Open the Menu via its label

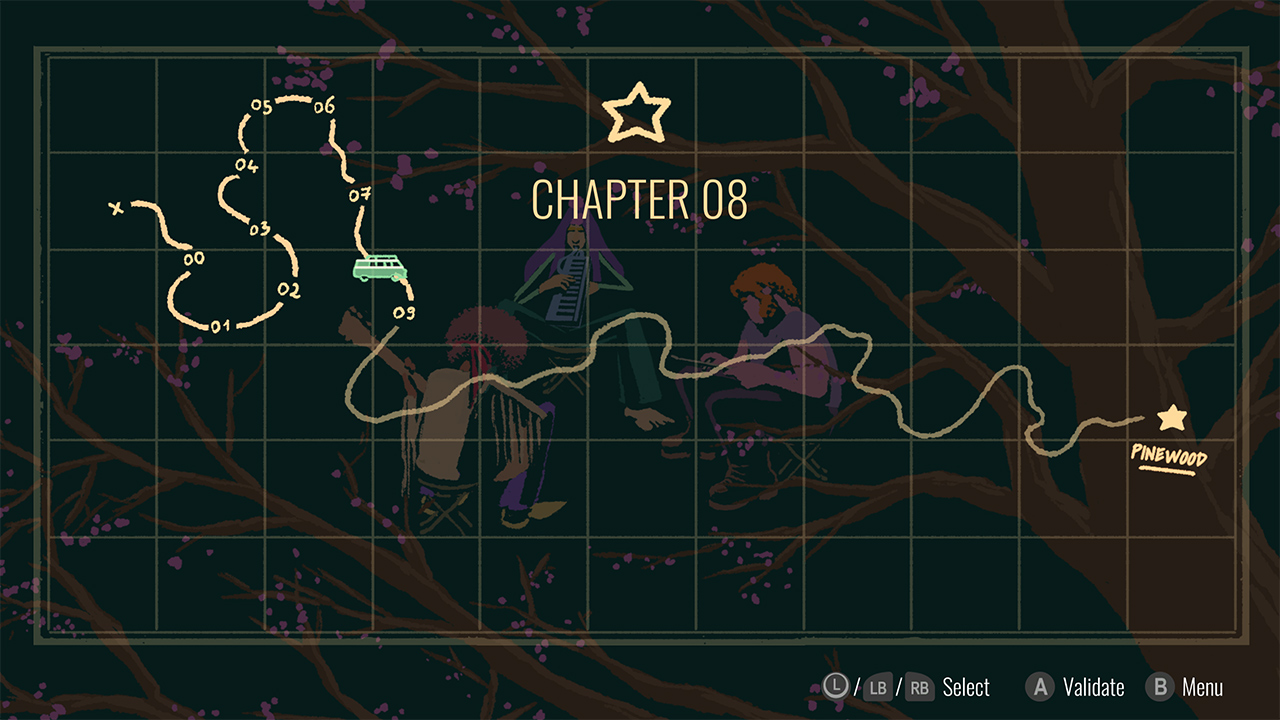[1205, 688]
